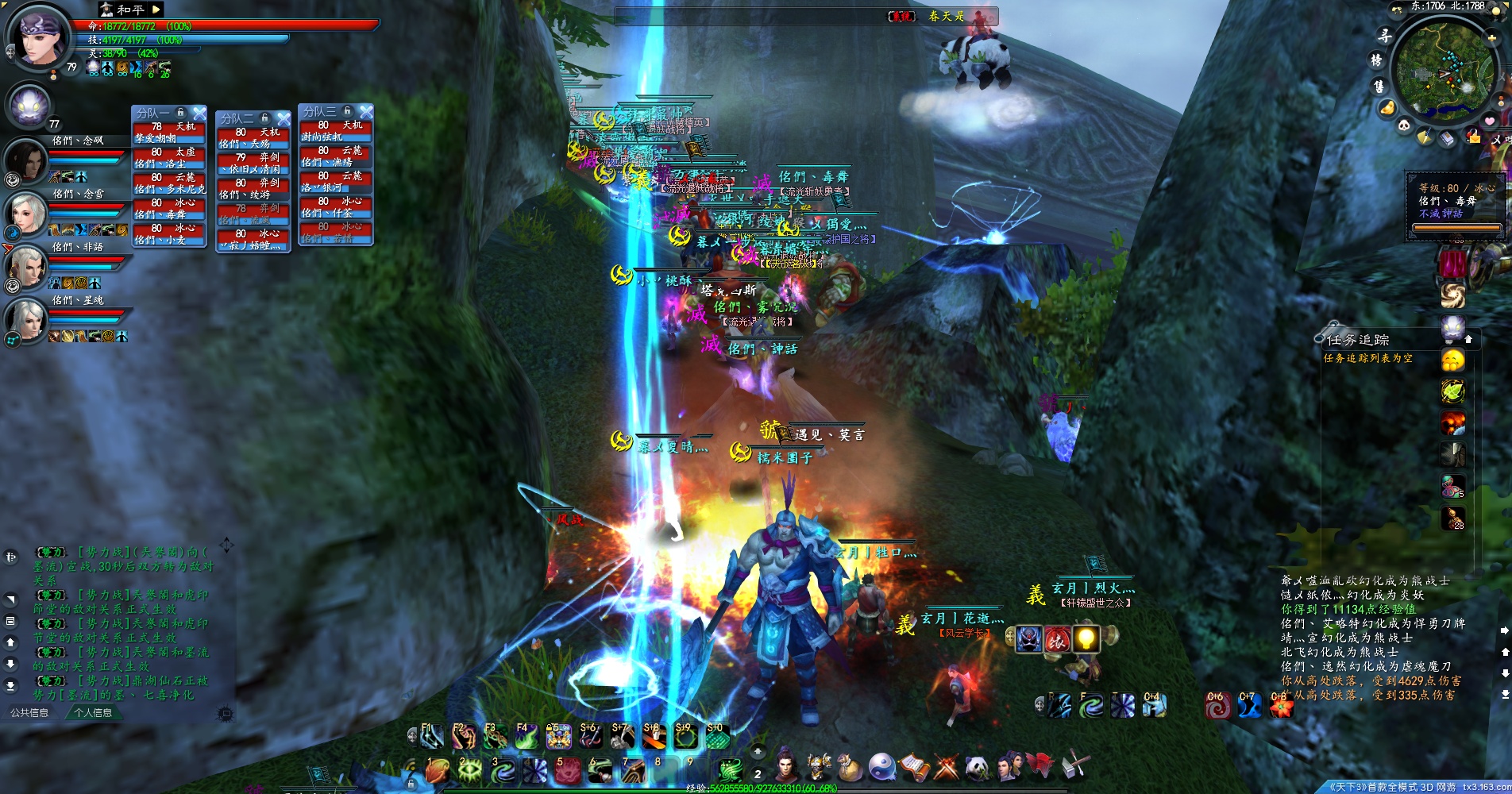1512x794 pixels.
Task: Open the crossed swords menu icon
Action: 946,768
